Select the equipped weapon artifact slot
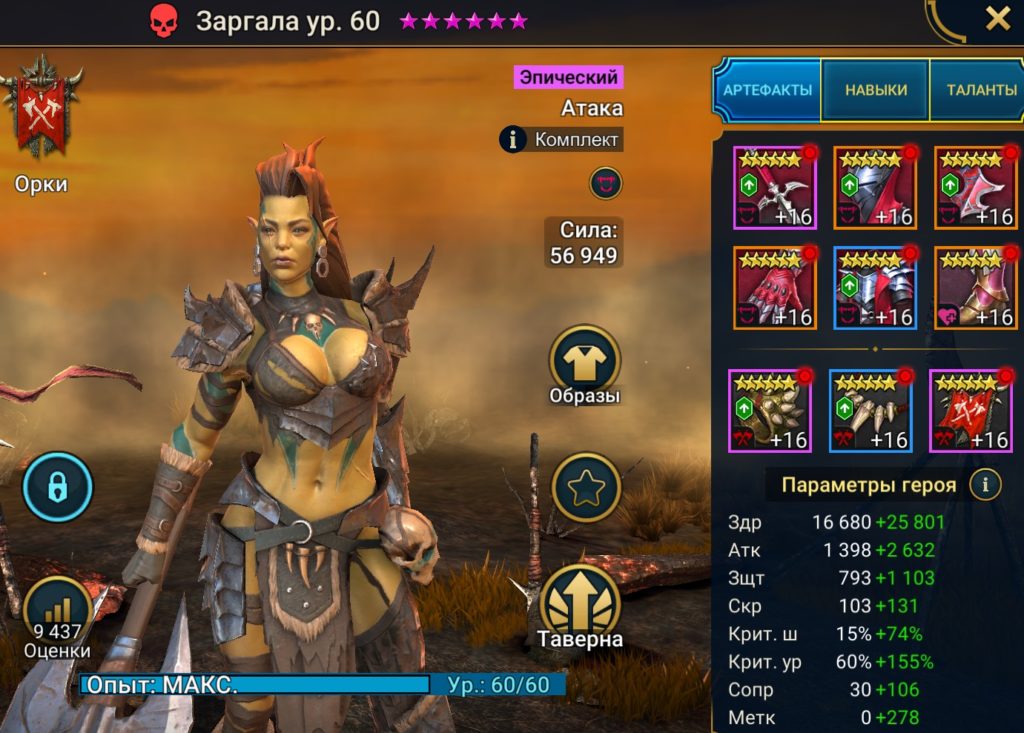 [x=775, y=188]
